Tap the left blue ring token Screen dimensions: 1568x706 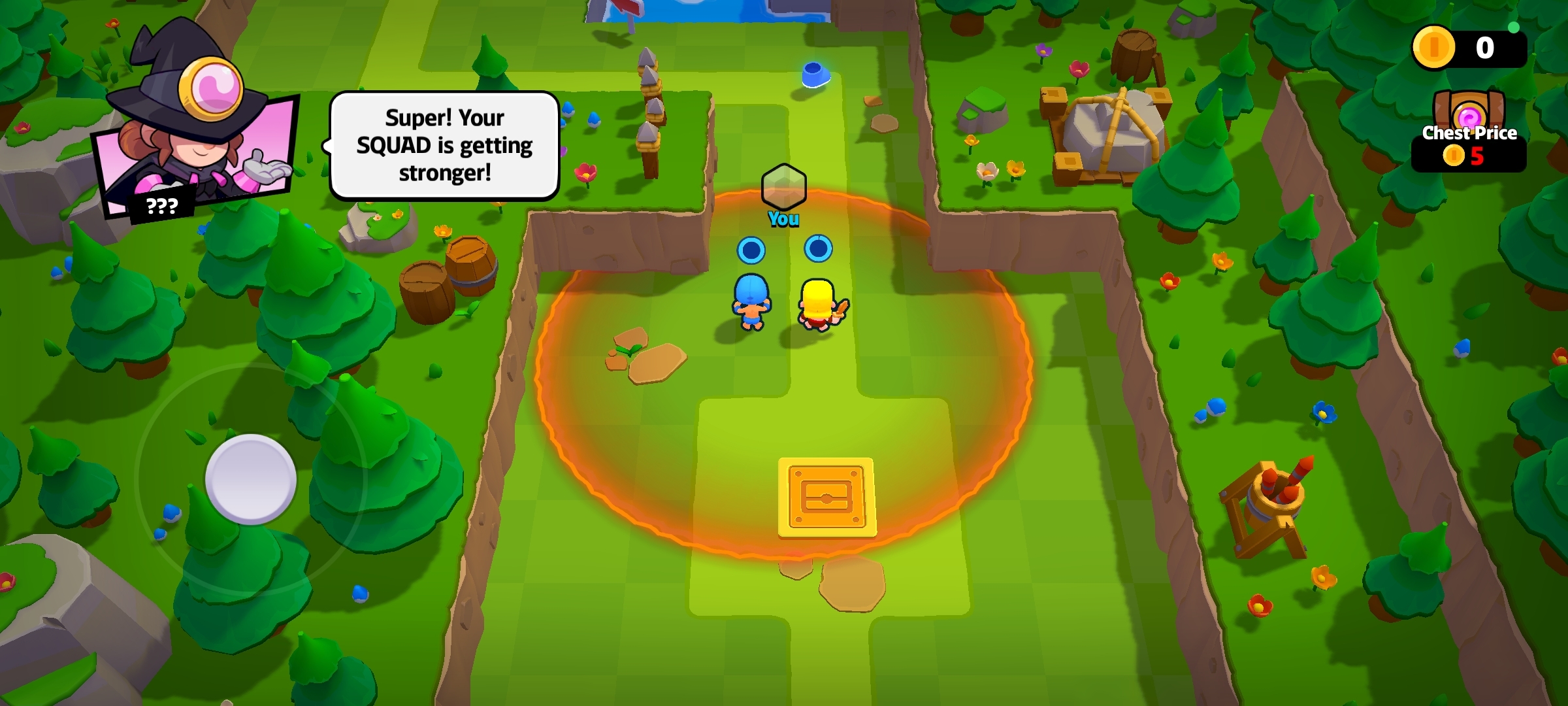pos(751,250)
